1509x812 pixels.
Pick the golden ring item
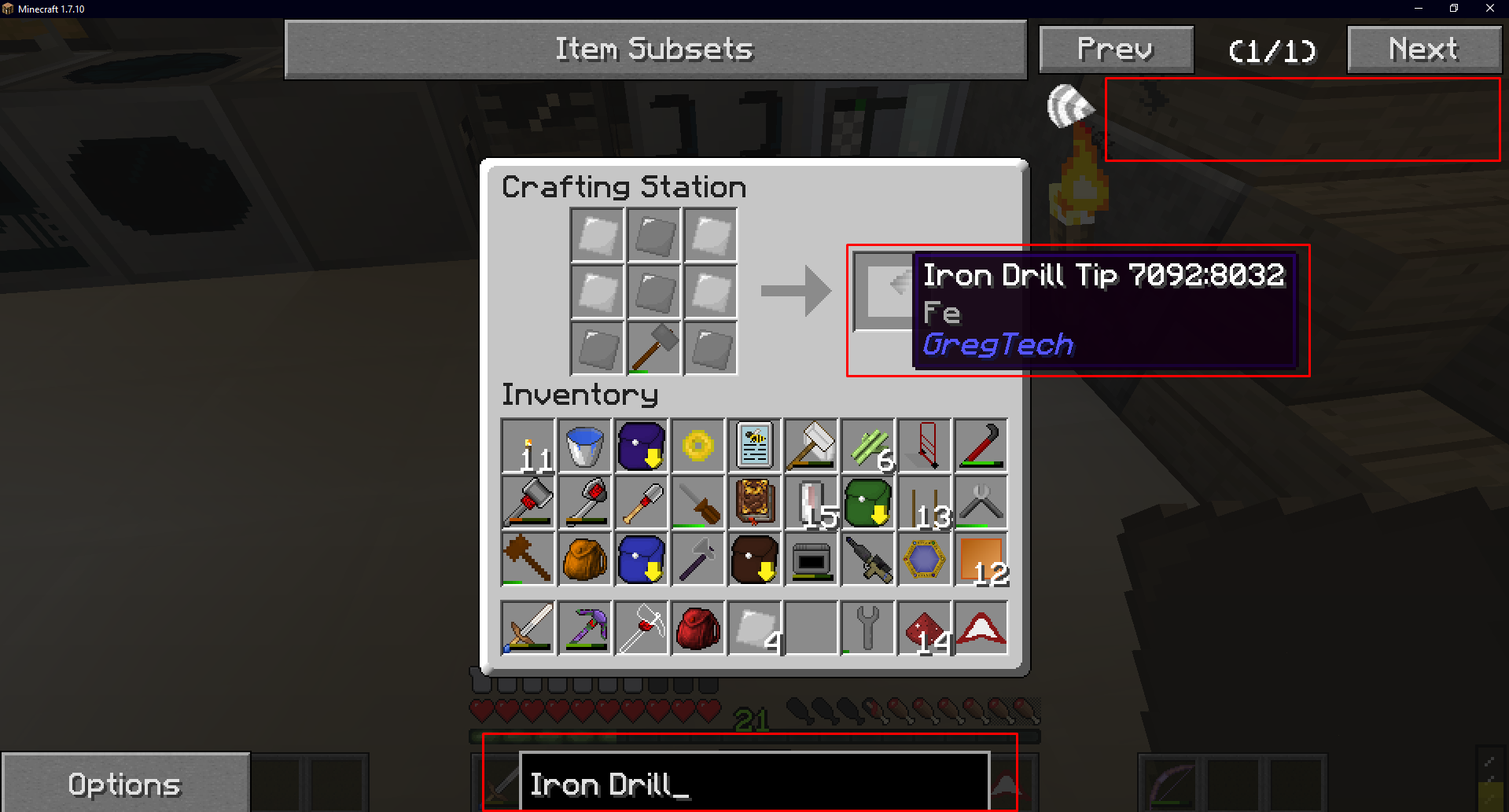click(x=698, y=446)
